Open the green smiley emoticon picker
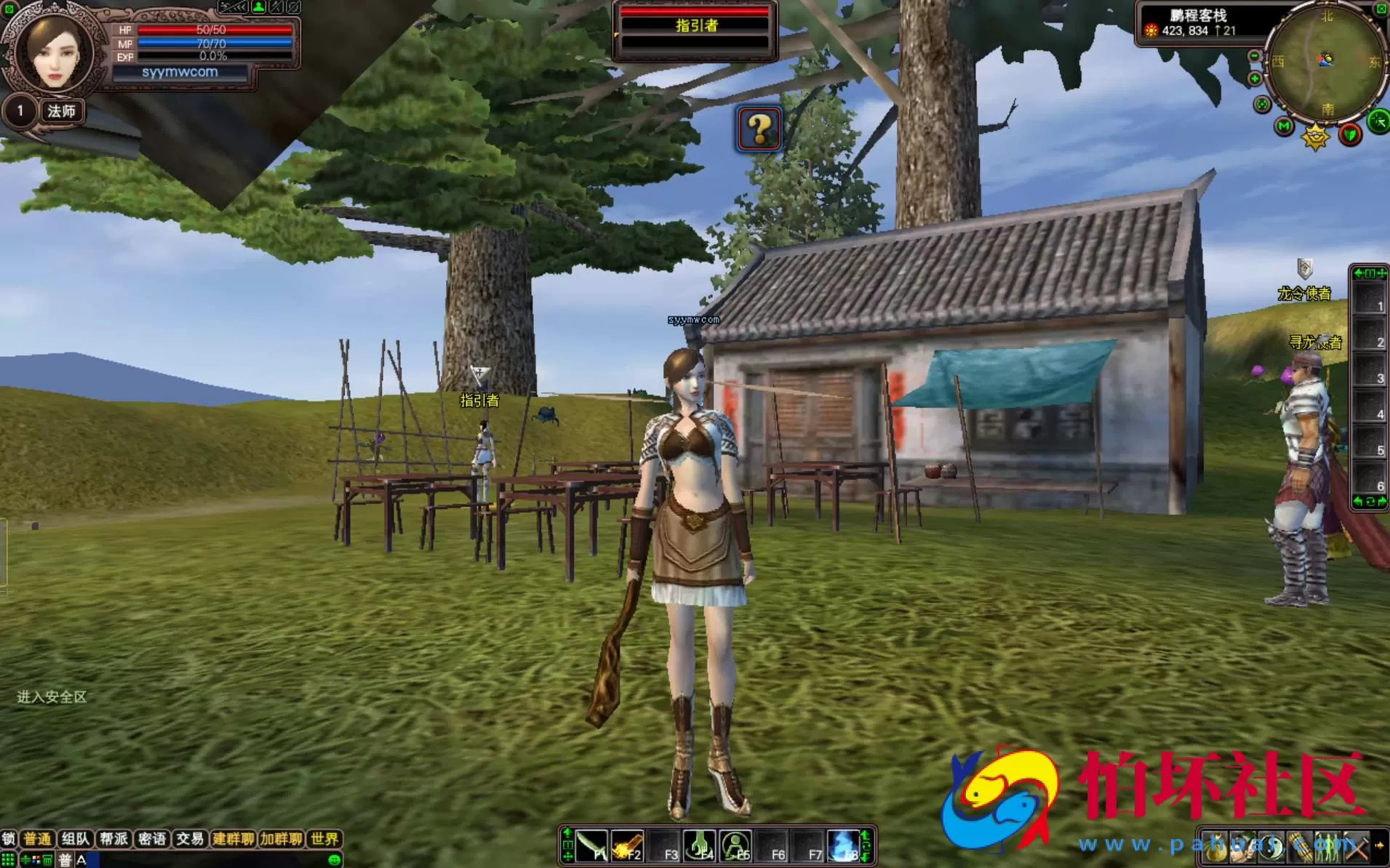Screen dimensions: 1390x868 coord(335,860)
